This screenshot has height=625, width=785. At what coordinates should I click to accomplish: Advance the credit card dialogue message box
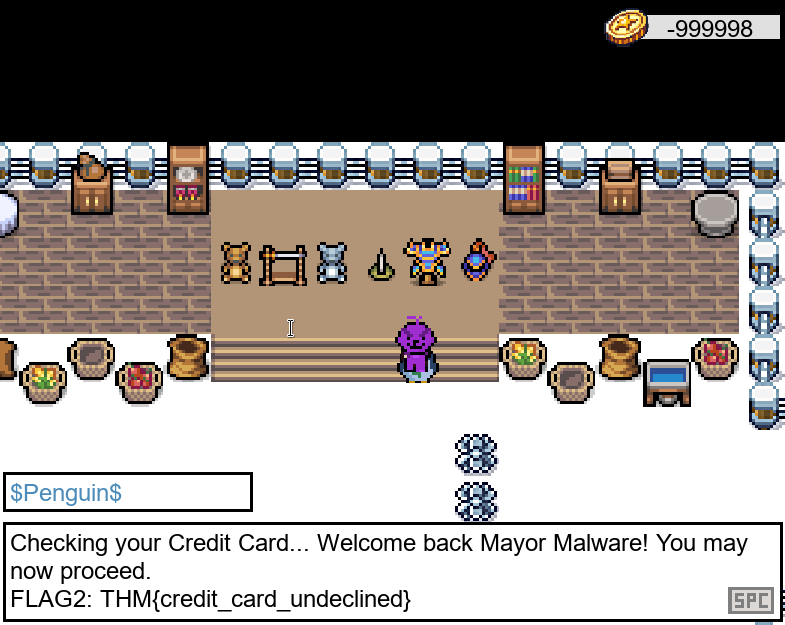point(750,600)
